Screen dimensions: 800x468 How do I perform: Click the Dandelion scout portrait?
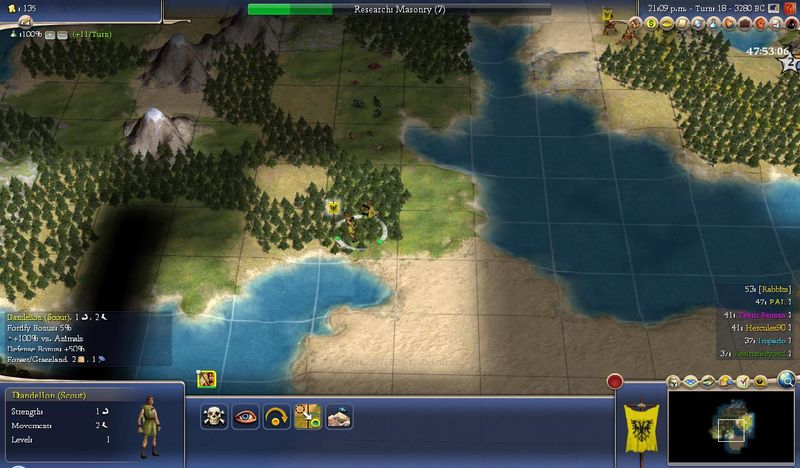coord(147,426)
